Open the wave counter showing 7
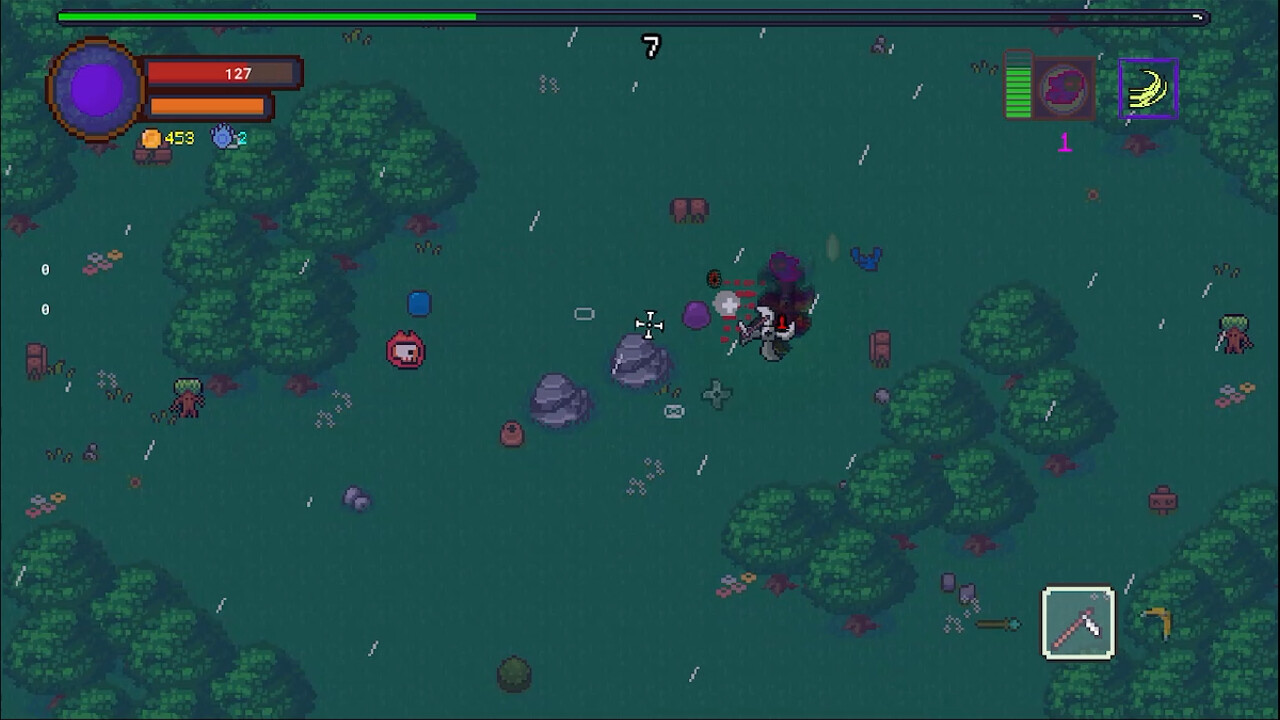The width and height of the screenshot is (1280, 720). click(x=651, y=47)
